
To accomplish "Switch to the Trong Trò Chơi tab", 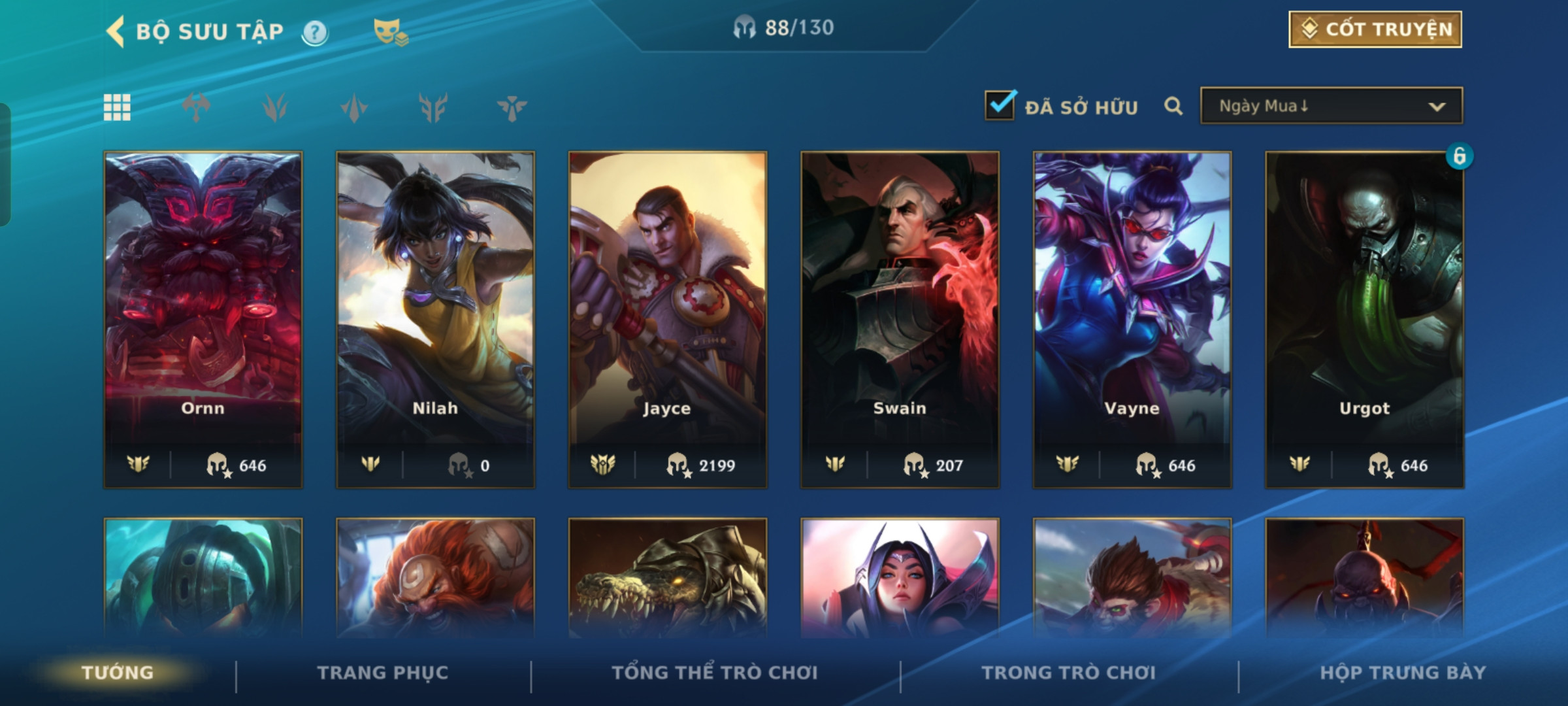I will coord(1068,673).
